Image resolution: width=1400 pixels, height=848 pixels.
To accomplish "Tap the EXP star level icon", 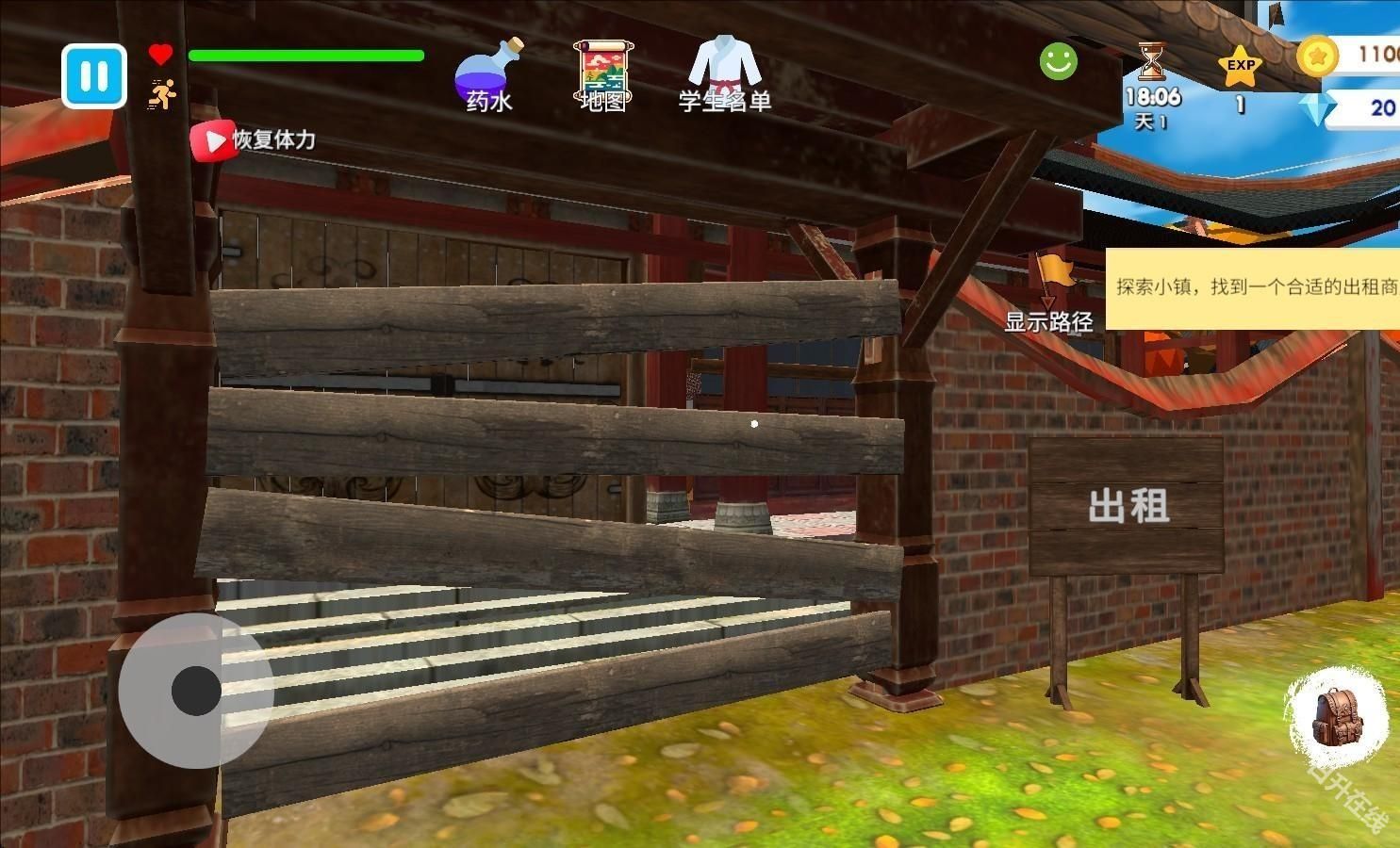I will (1240, 68).
